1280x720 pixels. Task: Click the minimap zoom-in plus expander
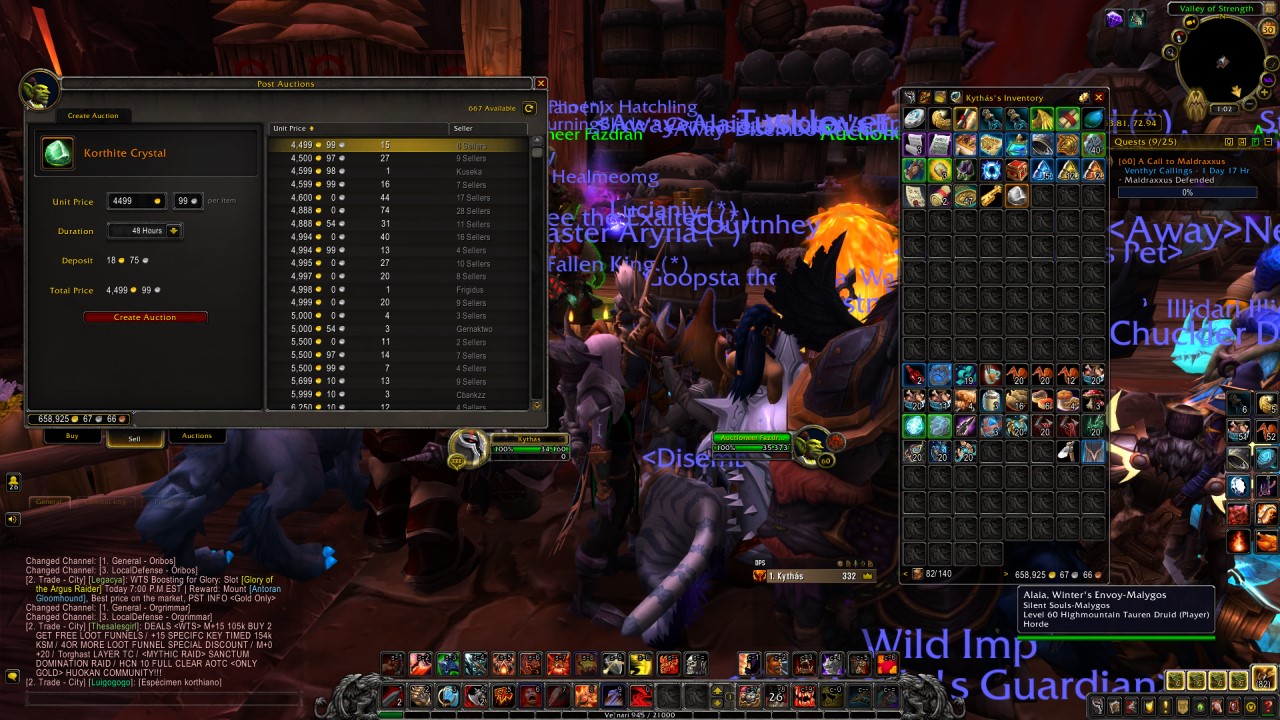coord(1264,92)
